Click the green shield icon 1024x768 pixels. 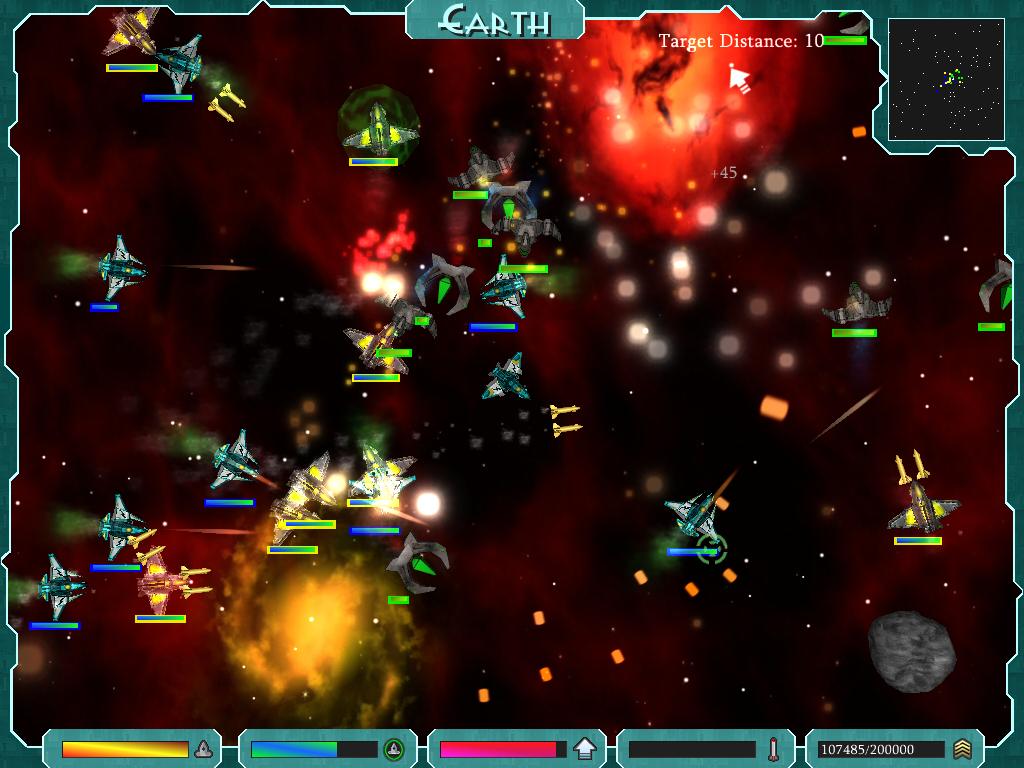click(394, 748)
